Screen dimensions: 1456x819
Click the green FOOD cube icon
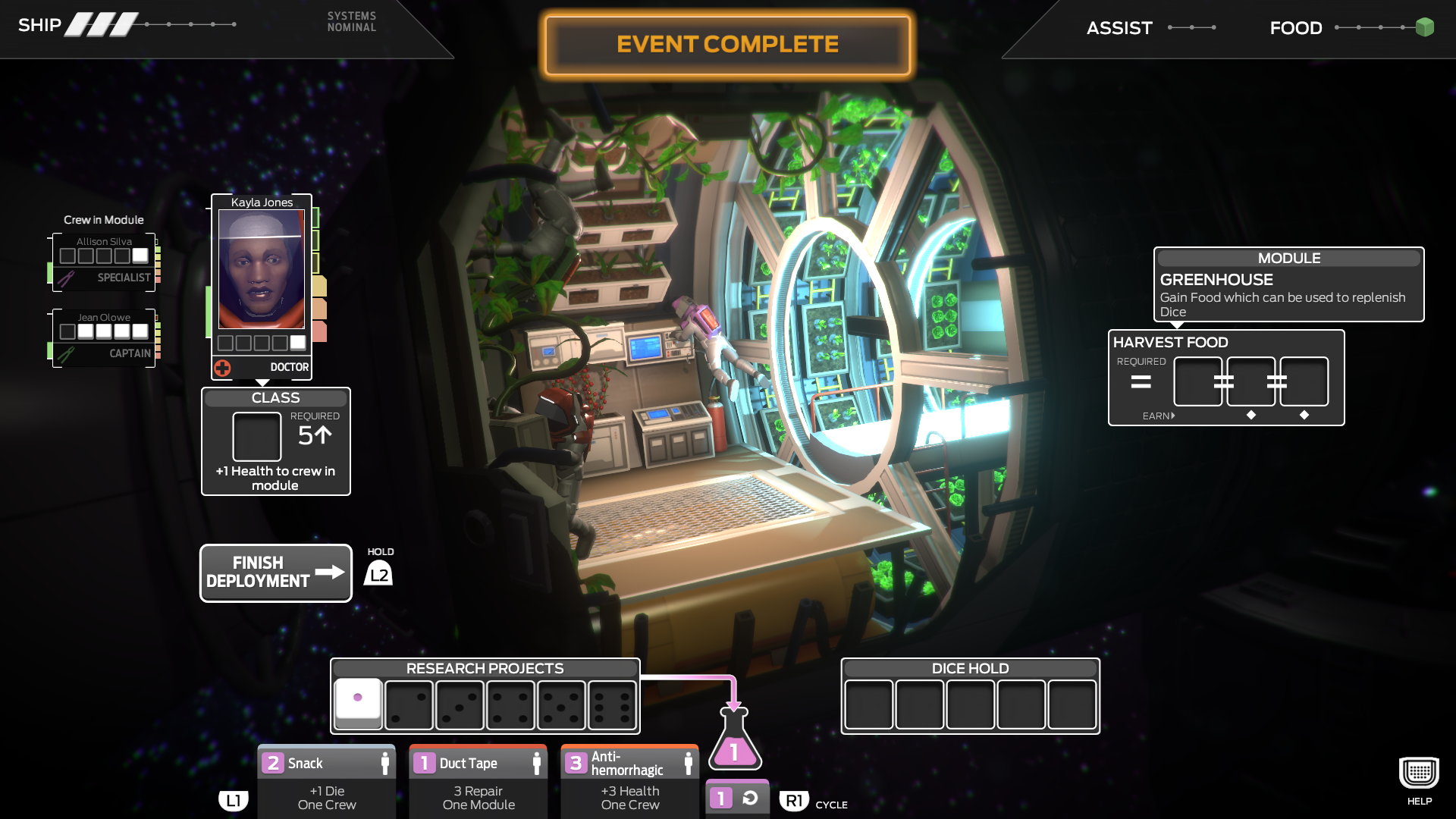(1425, 27)
